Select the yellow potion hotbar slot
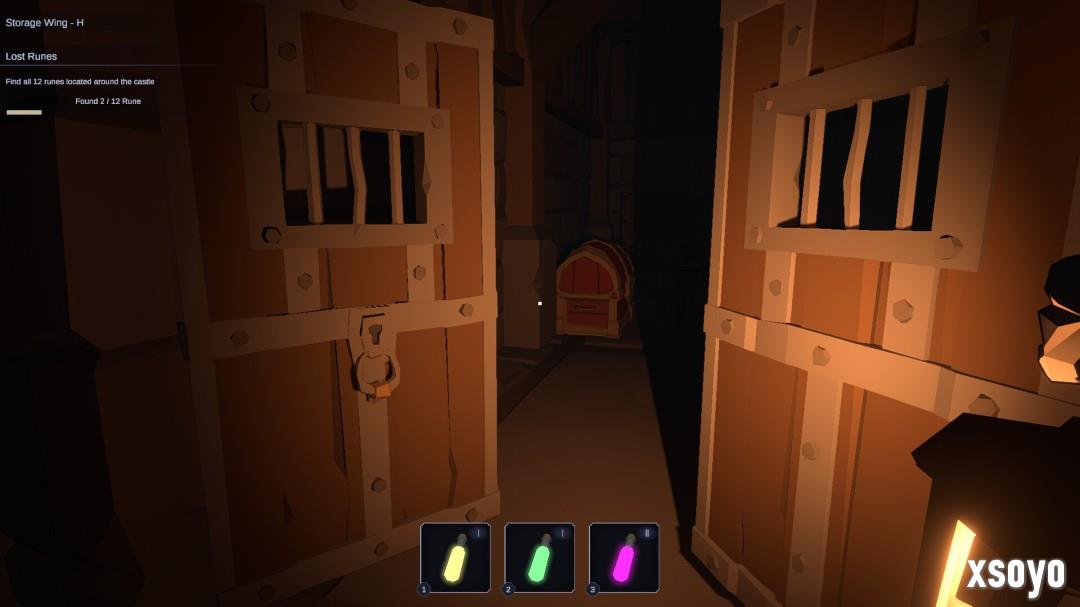1080x607 pixels. pyautogui.click(x=455, y=558)
